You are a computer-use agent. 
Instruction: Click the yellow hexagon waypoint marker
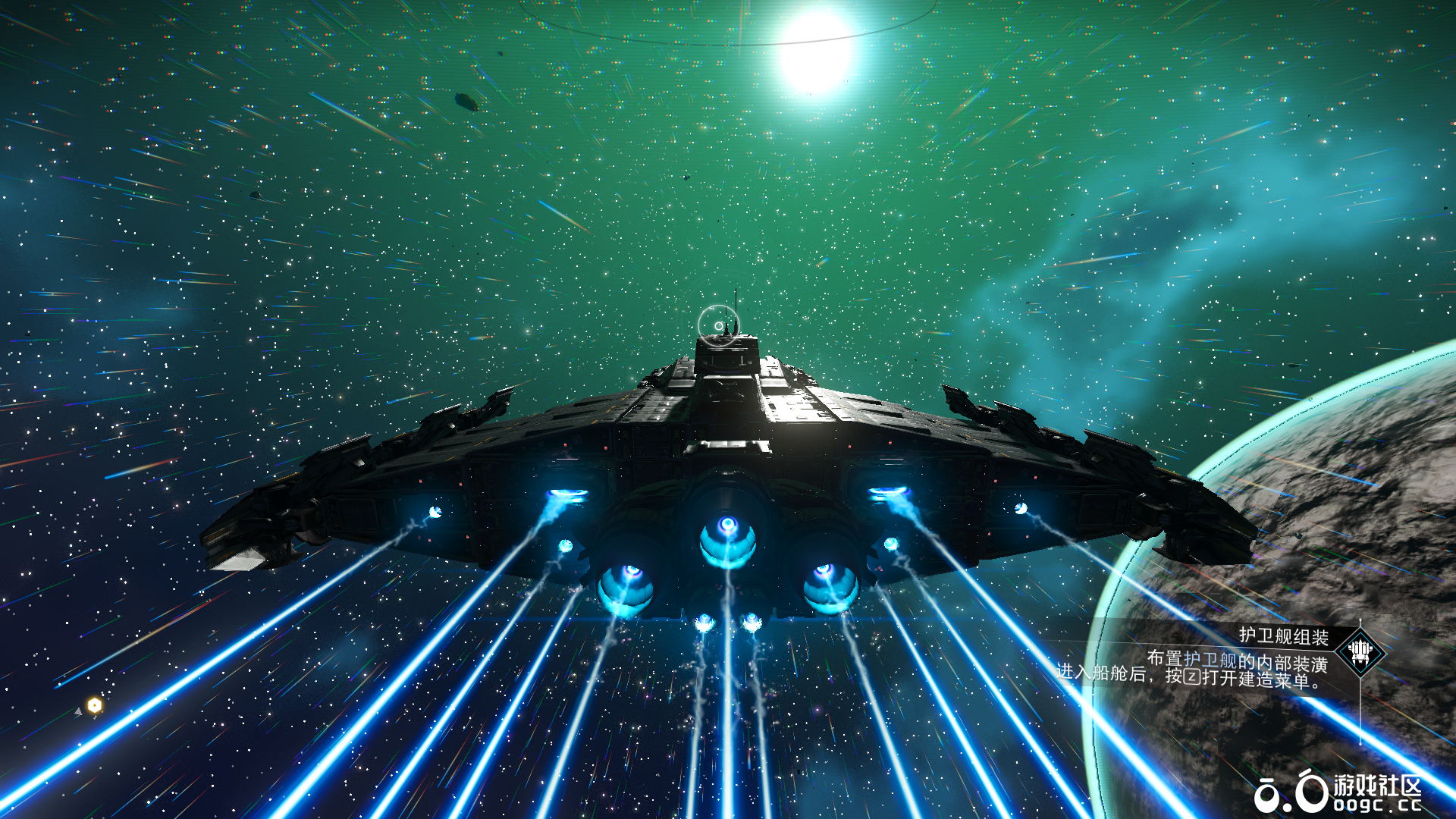pyautogui.click(x=95, y=706)
